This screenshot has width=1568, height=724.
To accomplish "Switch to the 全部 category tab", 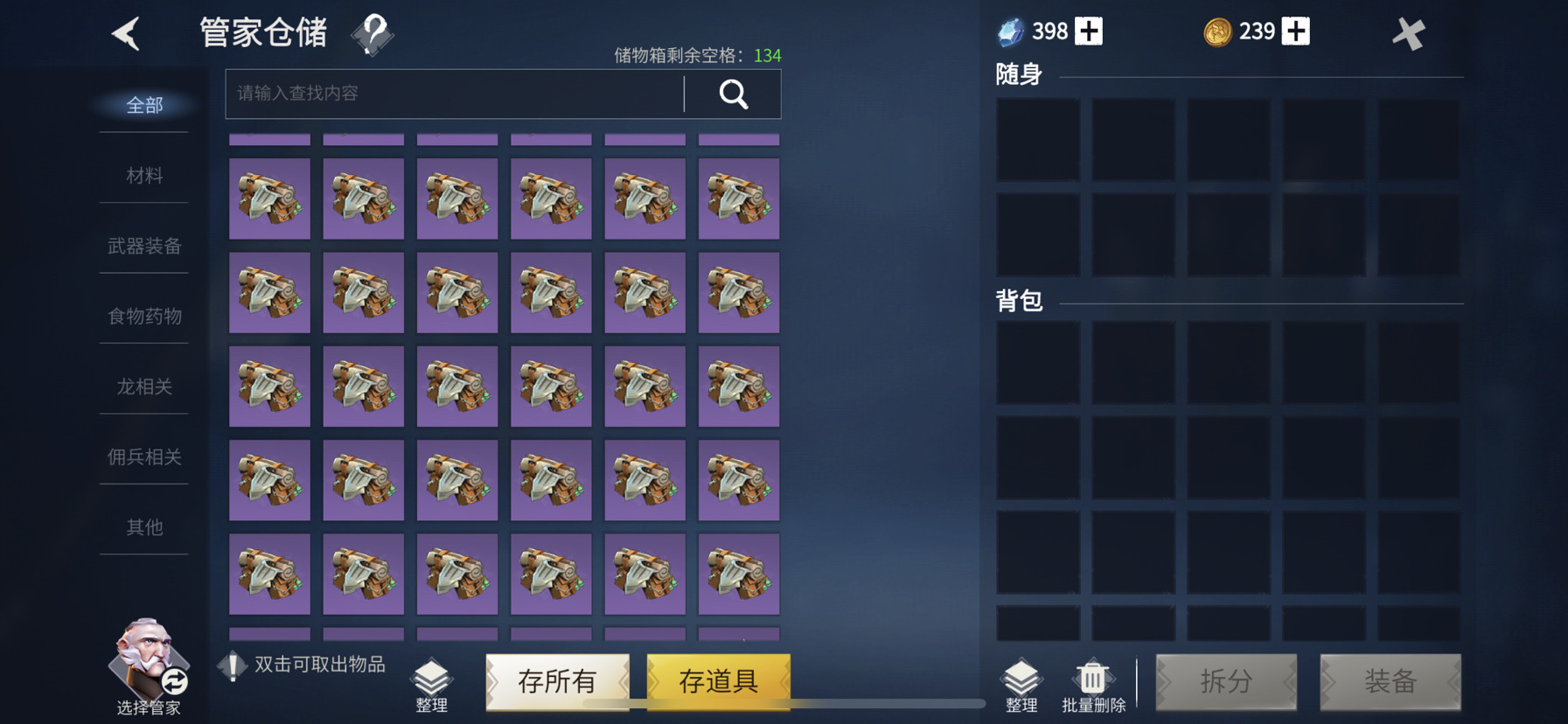I will pos(144,106).
